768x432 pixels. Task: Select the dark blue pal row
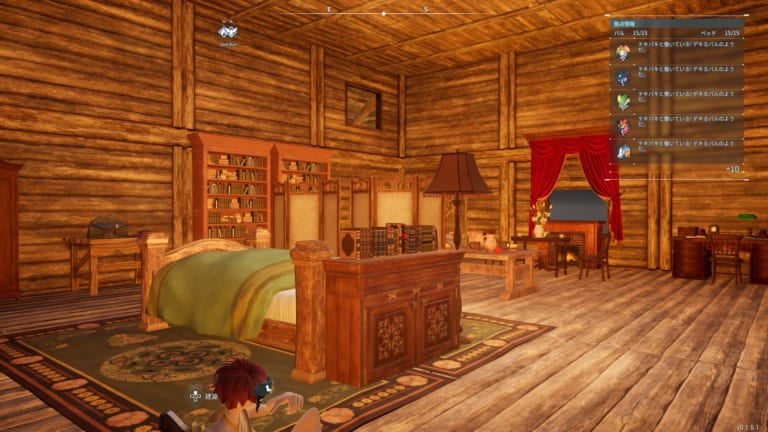[x=675, y=77]
